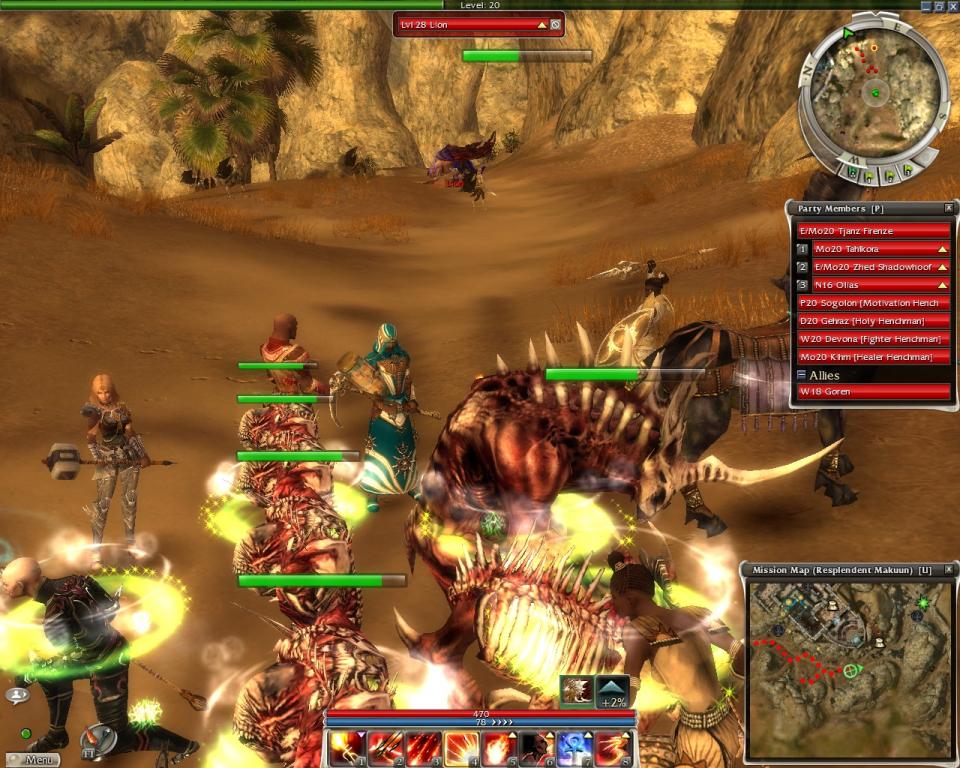Close the Party Members panel

[x=949, y=208]
